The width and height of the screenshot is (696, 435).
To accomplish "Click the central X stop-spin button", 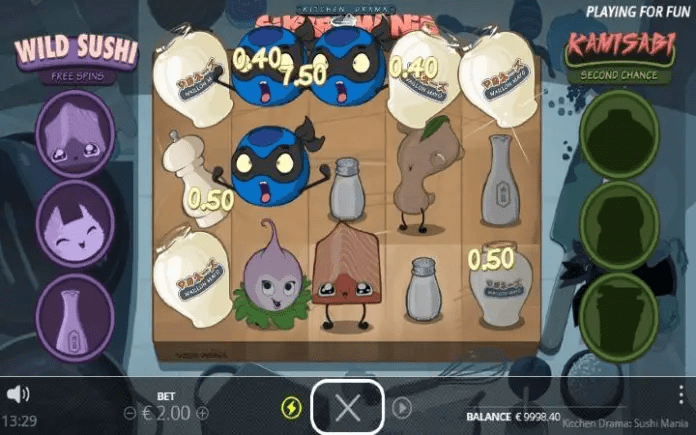I will tap(347, 407).
